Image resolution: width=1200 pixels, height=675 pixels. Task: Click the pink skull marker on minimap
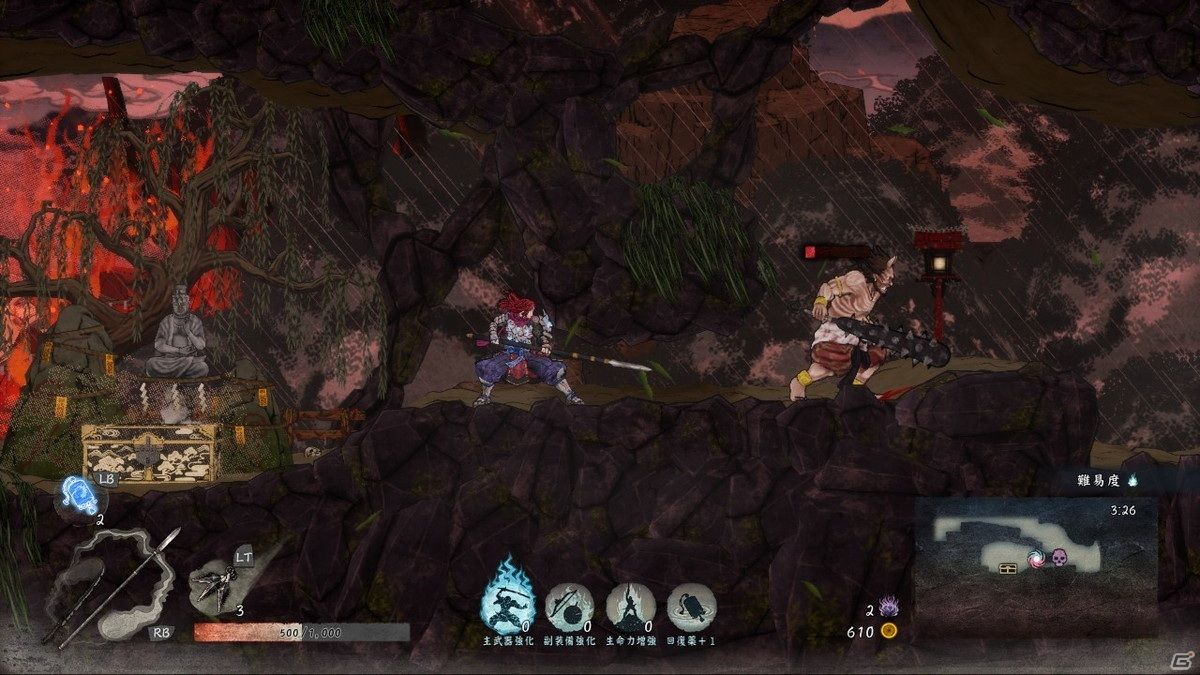coord(1061,555)
